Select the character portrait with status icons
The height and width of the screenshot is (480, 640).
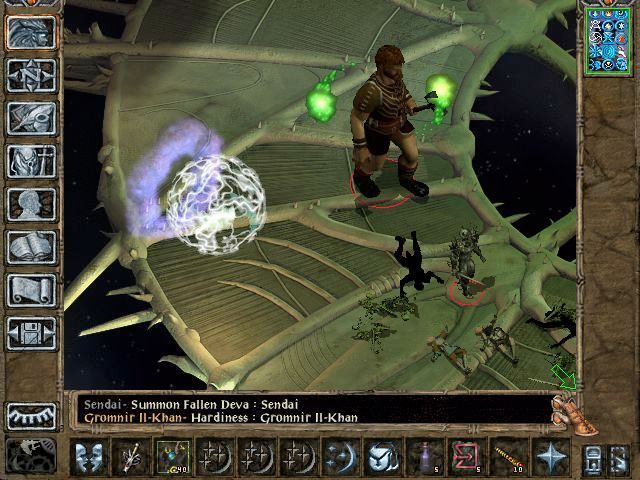click(607, 41)
